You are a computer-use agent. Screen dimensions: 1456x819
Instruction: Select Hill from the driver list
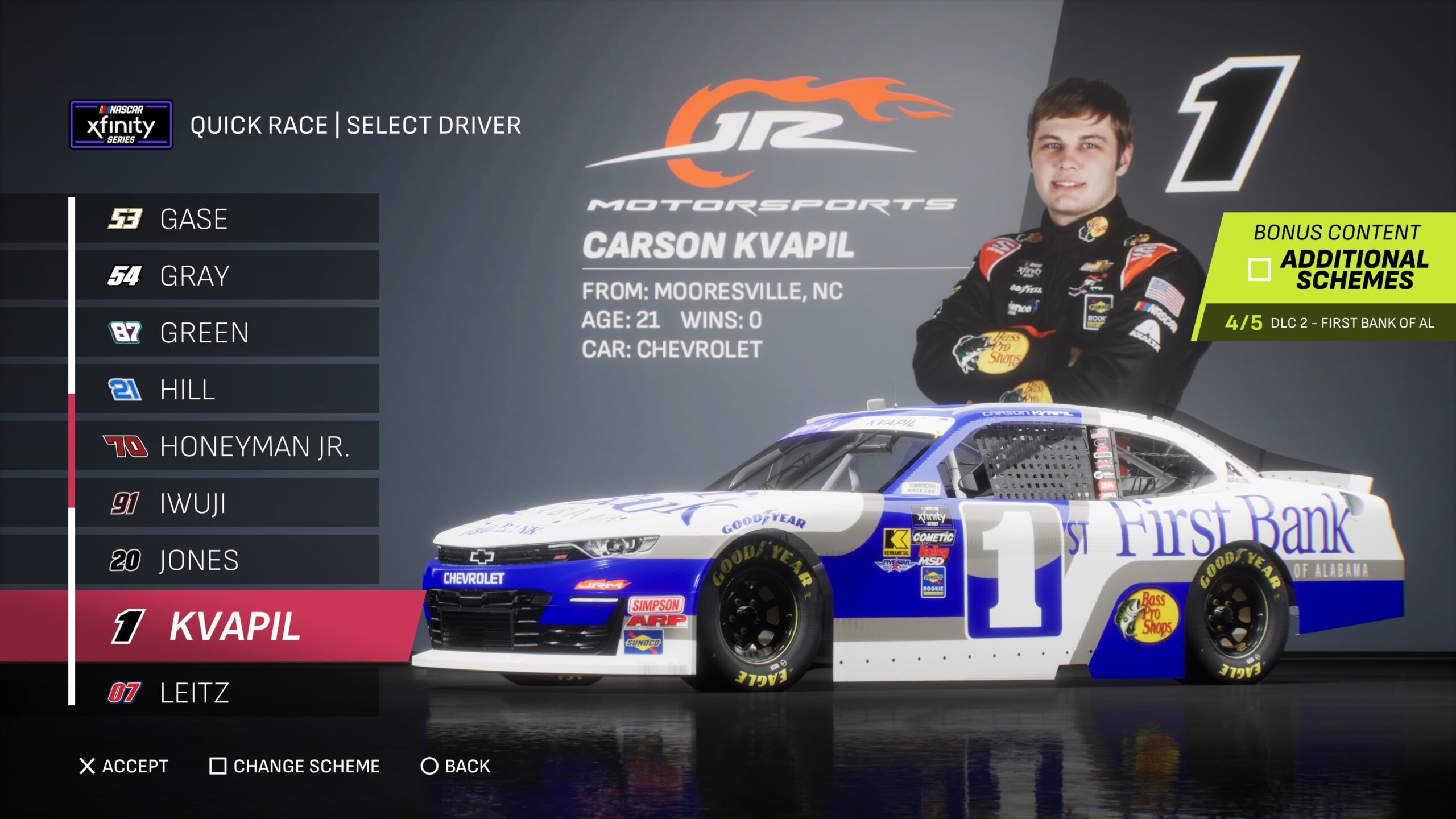coord(226,390)
